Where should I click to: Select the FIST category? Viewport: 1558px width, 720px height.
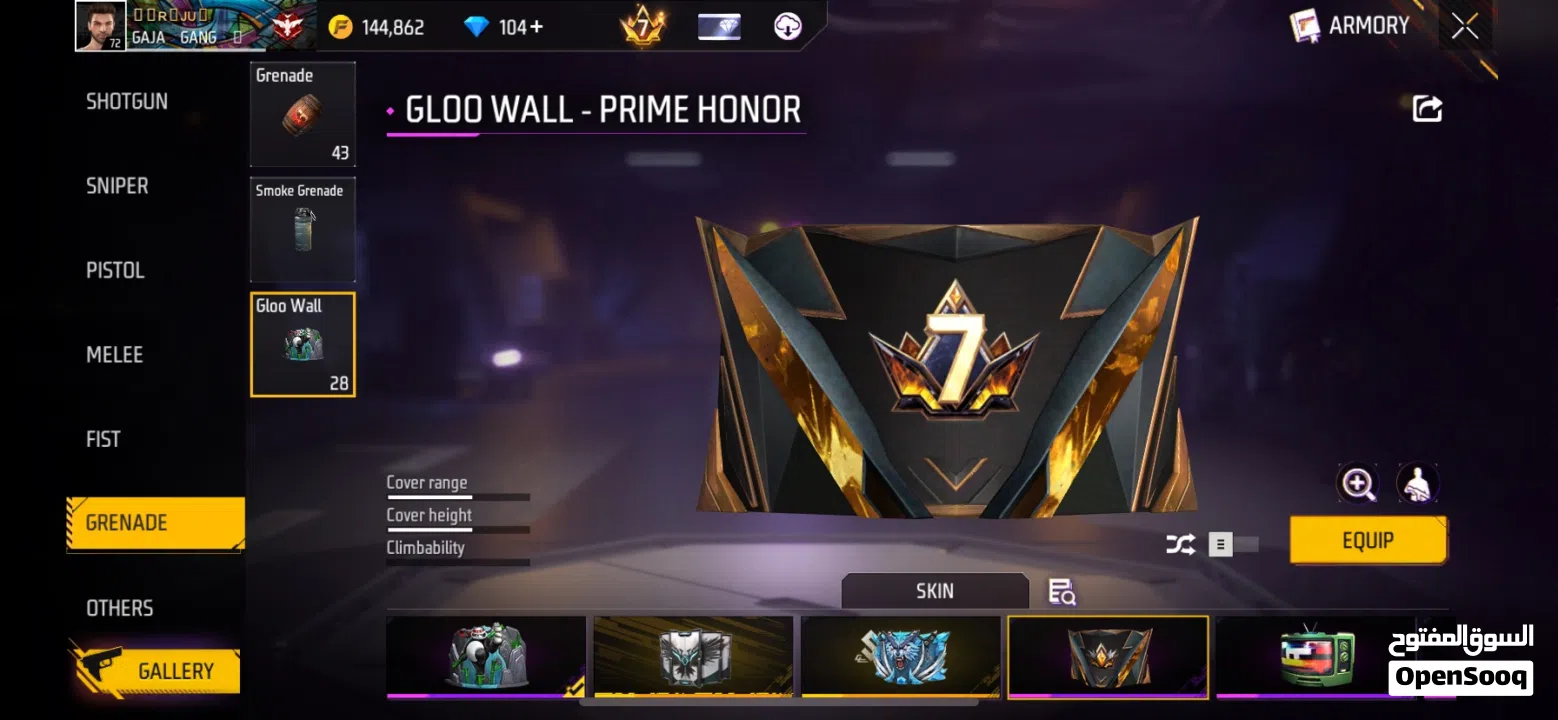click(103, 439)
